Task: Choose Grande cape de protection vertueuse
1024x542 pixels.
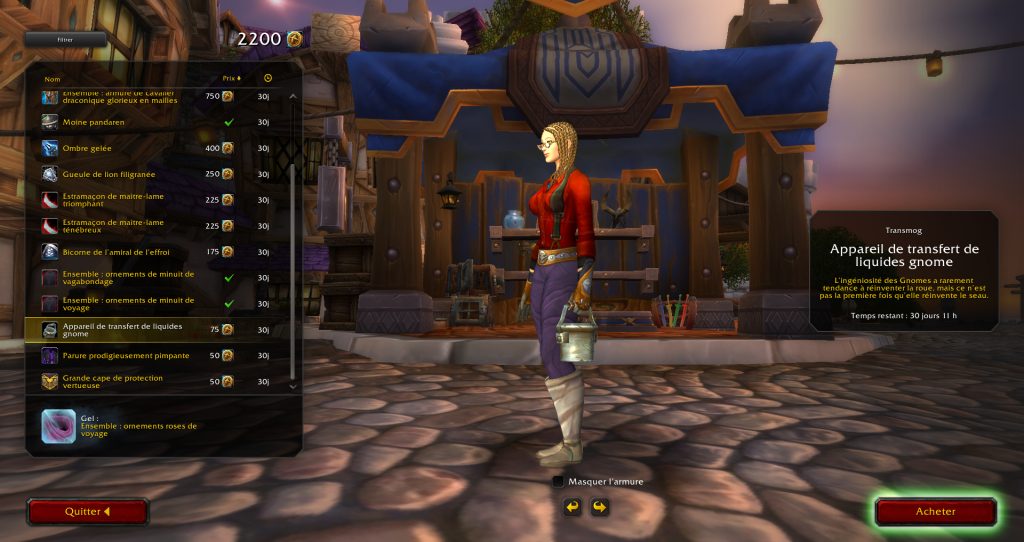Action: tap(150, 382)
